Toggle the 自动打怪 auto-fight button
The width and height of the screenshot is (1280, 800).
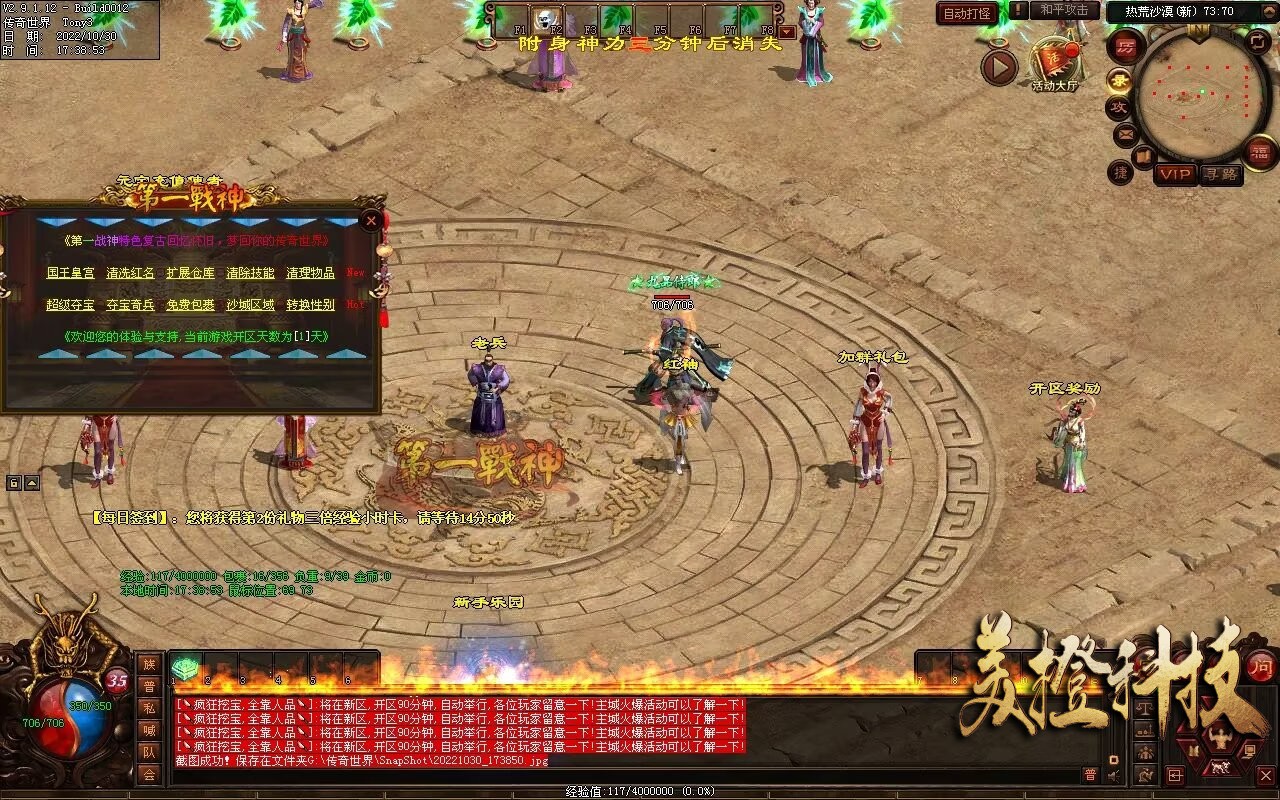[x=968, y=13]
